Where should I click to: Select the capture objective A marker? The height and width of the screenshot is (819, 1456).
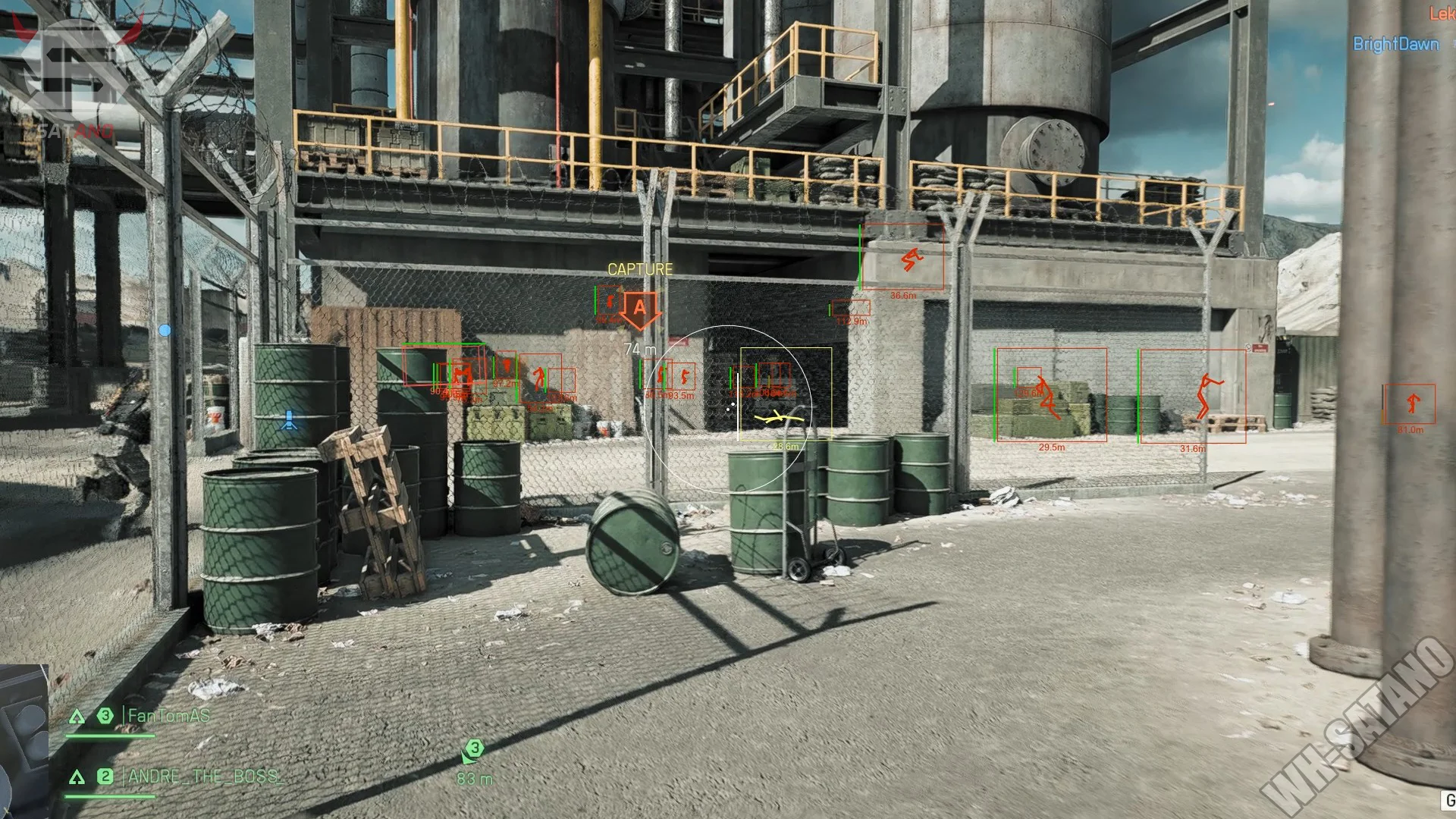tap(639, 309)
